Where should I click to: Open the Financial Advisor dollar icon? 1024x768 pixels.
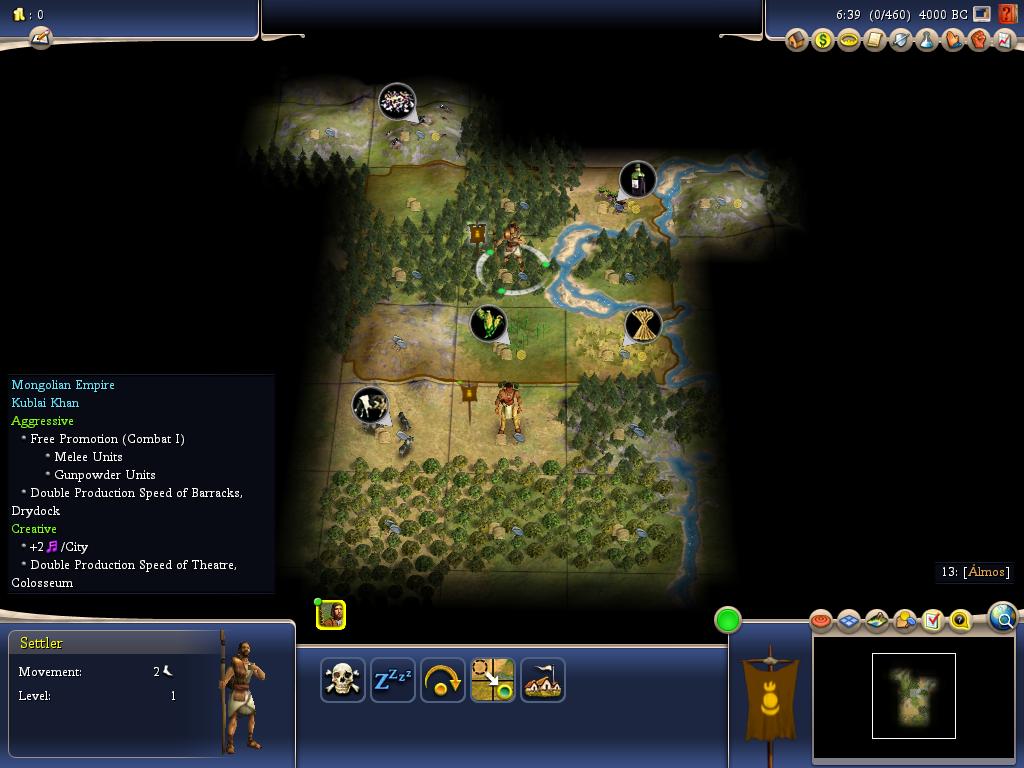[x=823, y=40]
